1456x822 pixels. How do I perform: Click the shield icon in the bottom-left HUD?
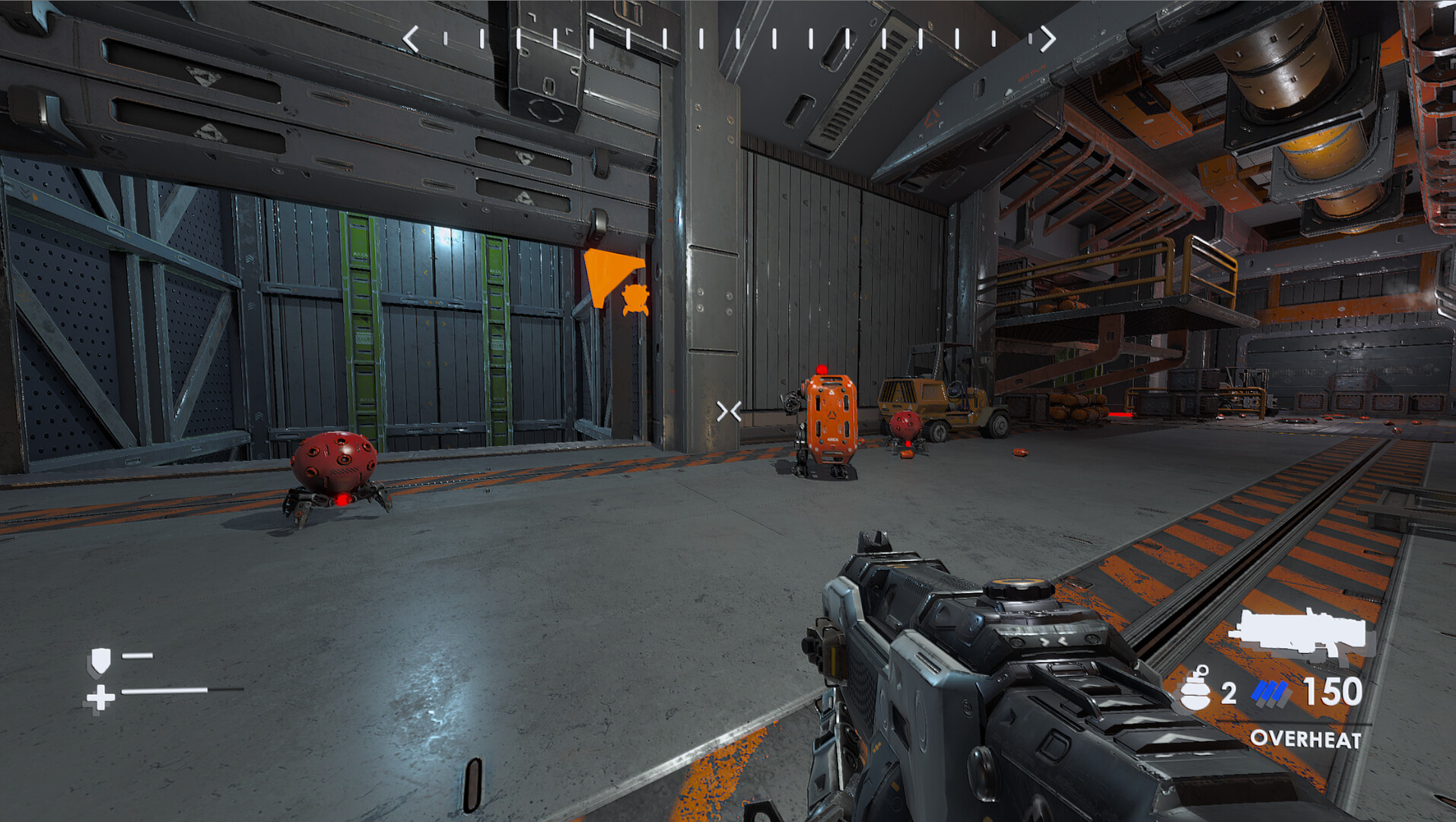[x=103, y=660]
